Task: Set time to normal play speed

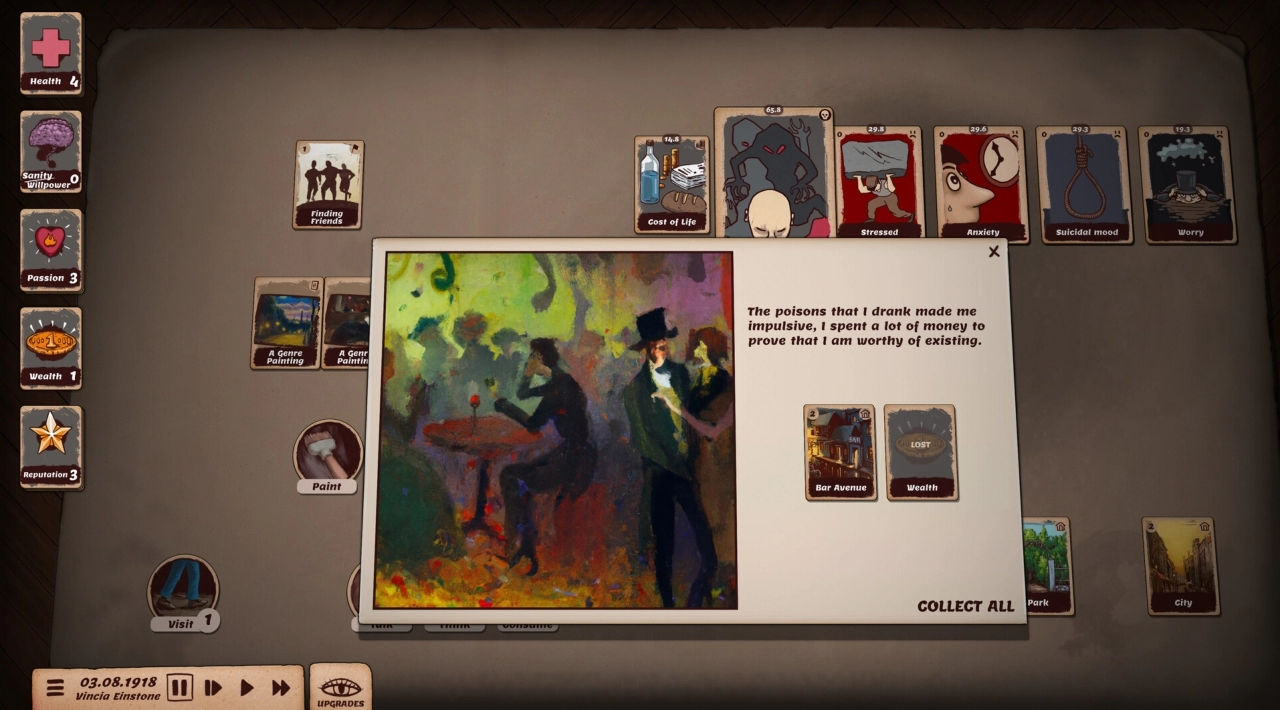Action: [246, 688]
